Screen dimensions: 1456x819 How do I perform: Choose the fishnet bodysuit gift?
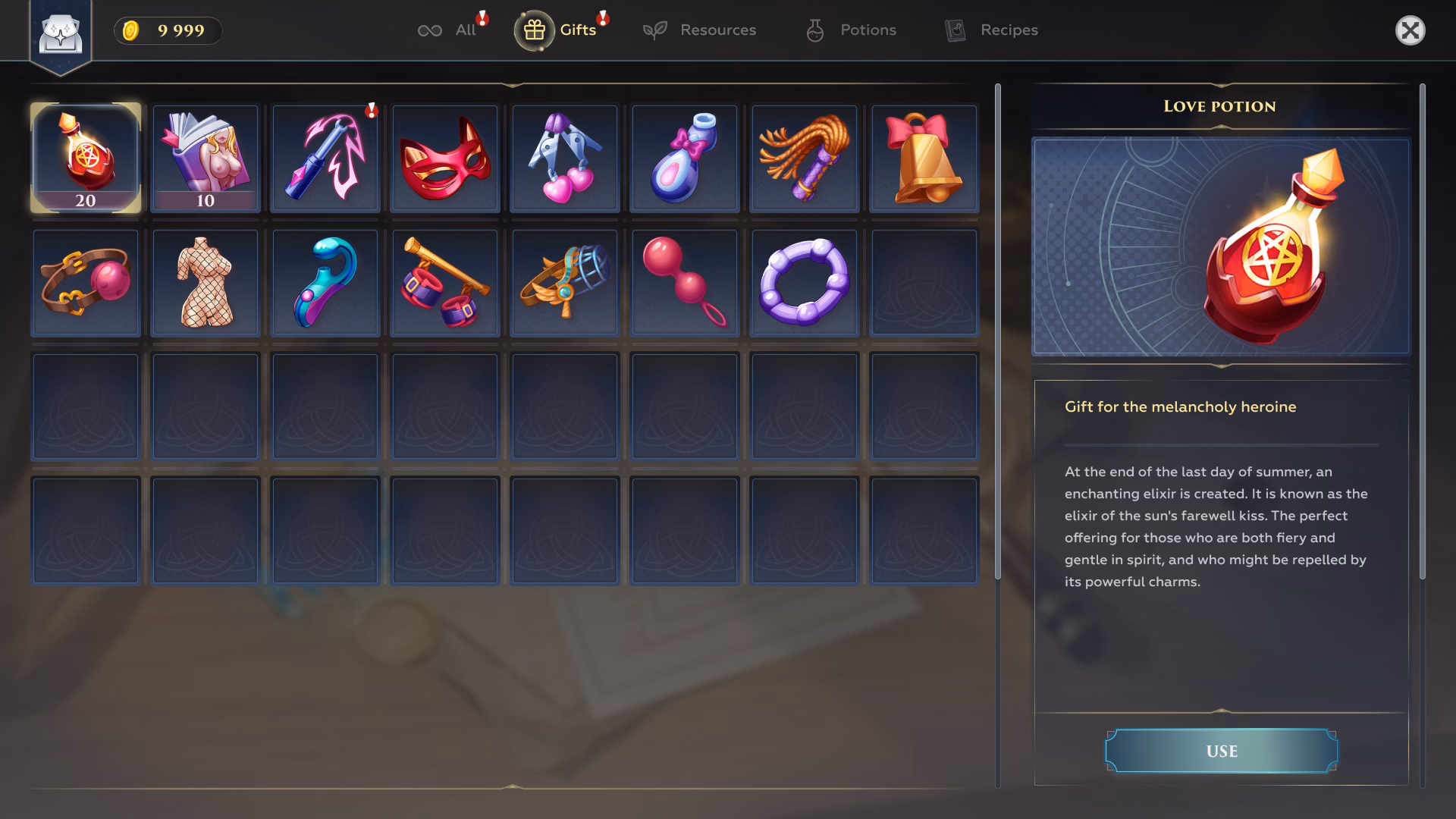[205, 281]
